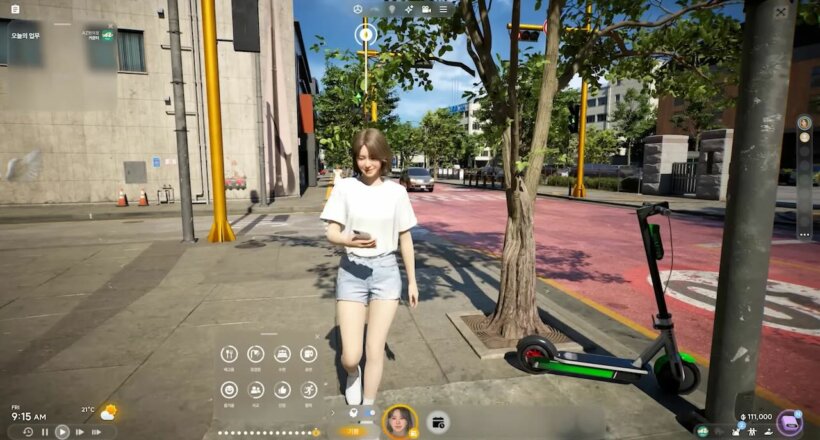Image resolution: width=820 pixels, height=440 pixels.
Task: Open the purple phone icon
Action: [x=789, y=422]
